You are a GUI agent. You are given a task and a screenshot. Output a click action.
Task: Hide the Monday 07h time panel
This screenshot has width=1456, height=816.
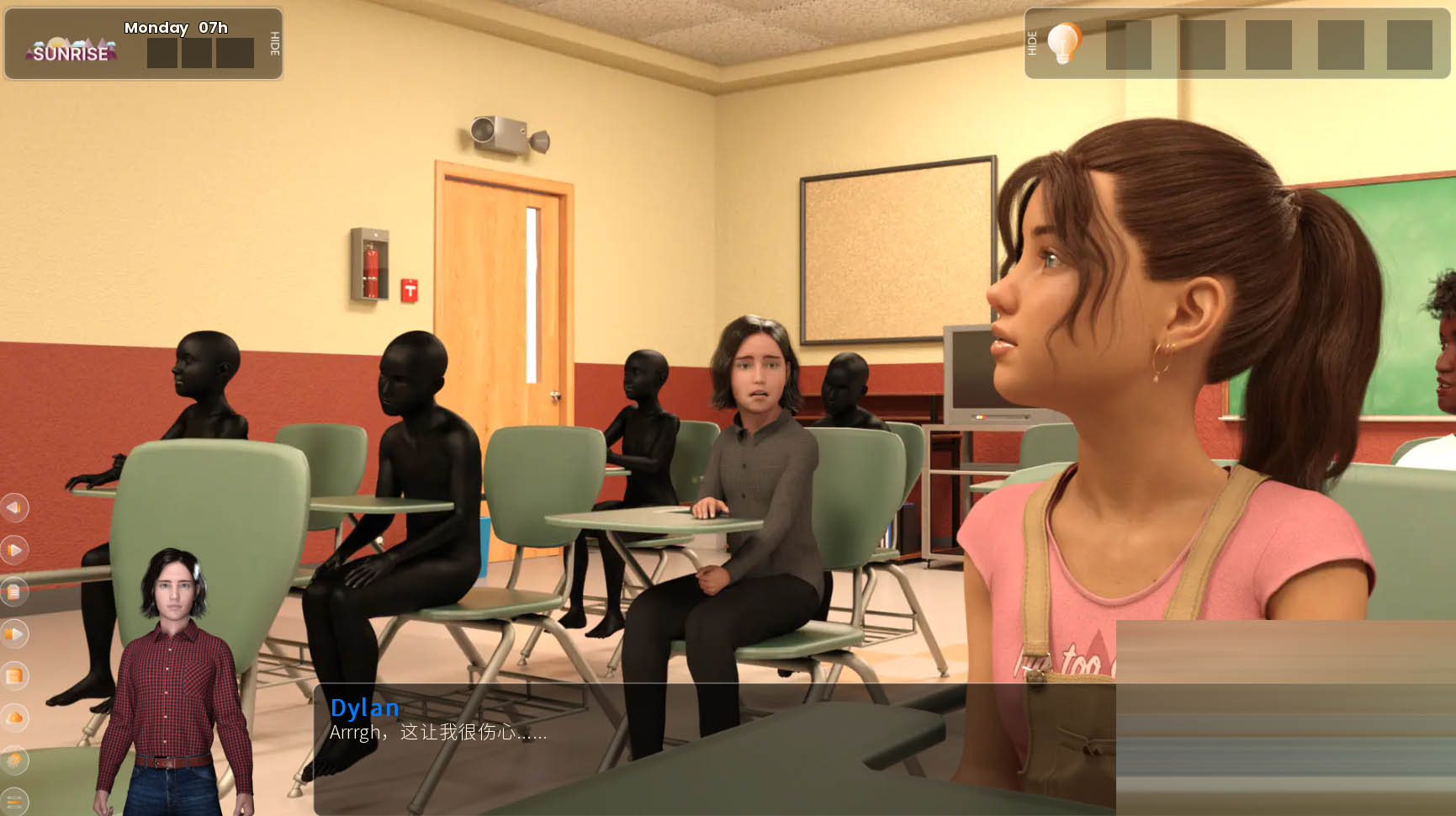click(x=273, y=46)
